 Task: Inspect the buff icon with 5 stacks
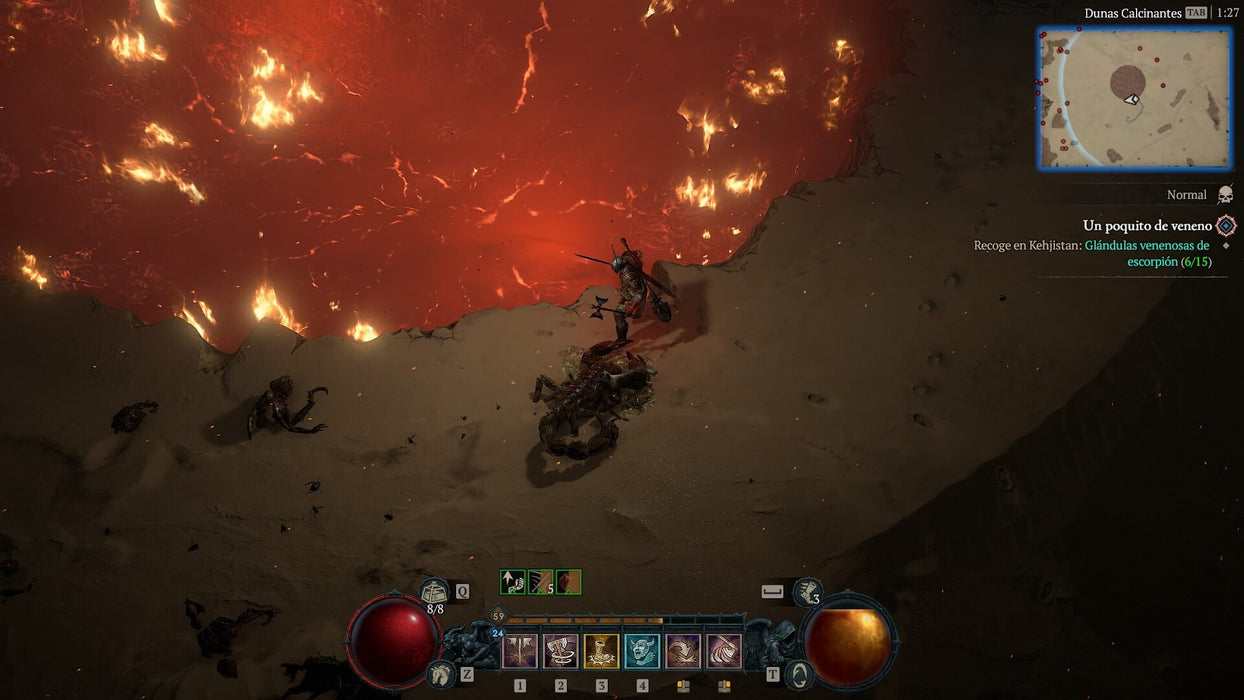541,582
